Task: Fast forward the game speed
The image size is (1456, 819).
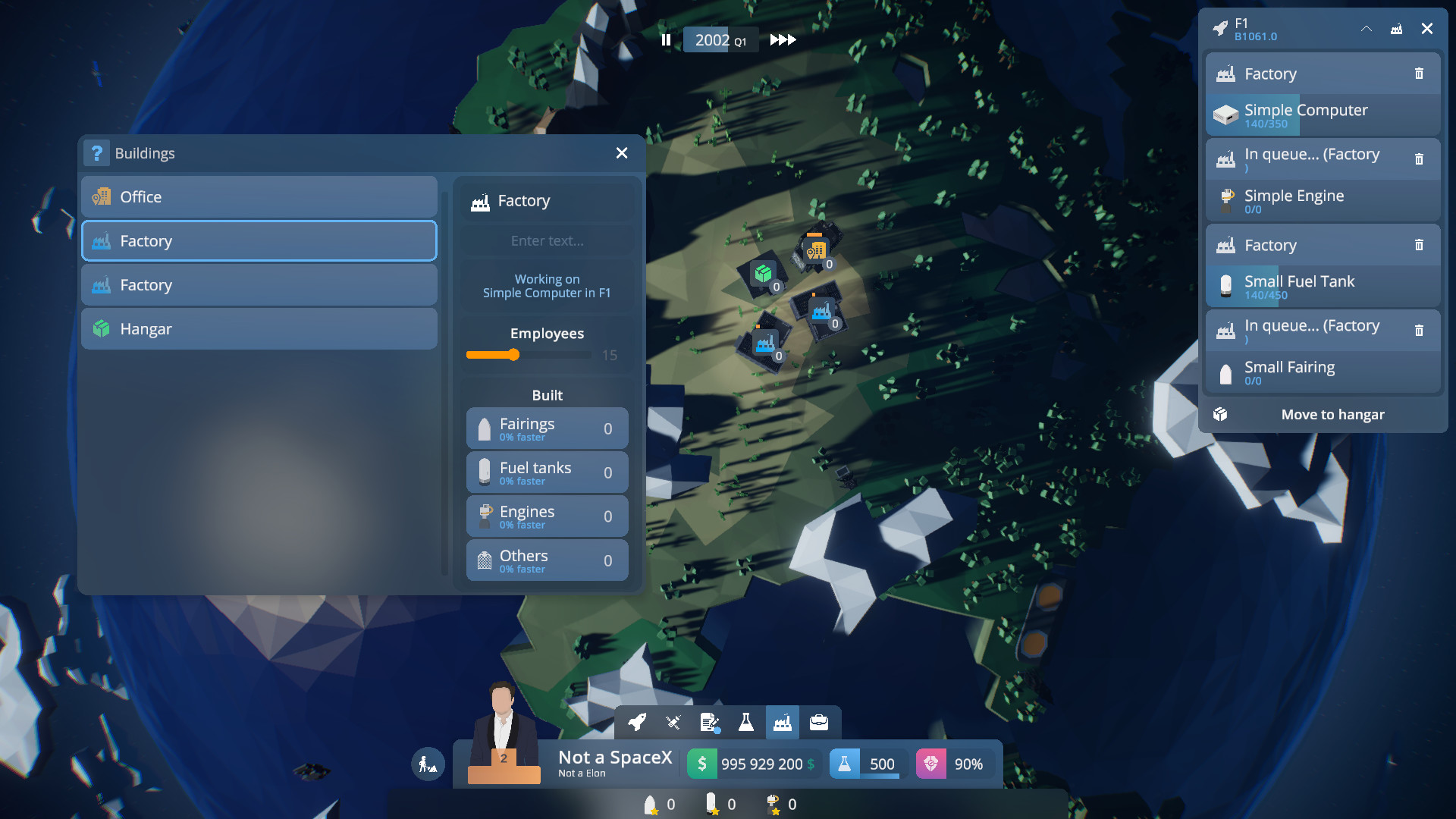Action: pos(783,40)
